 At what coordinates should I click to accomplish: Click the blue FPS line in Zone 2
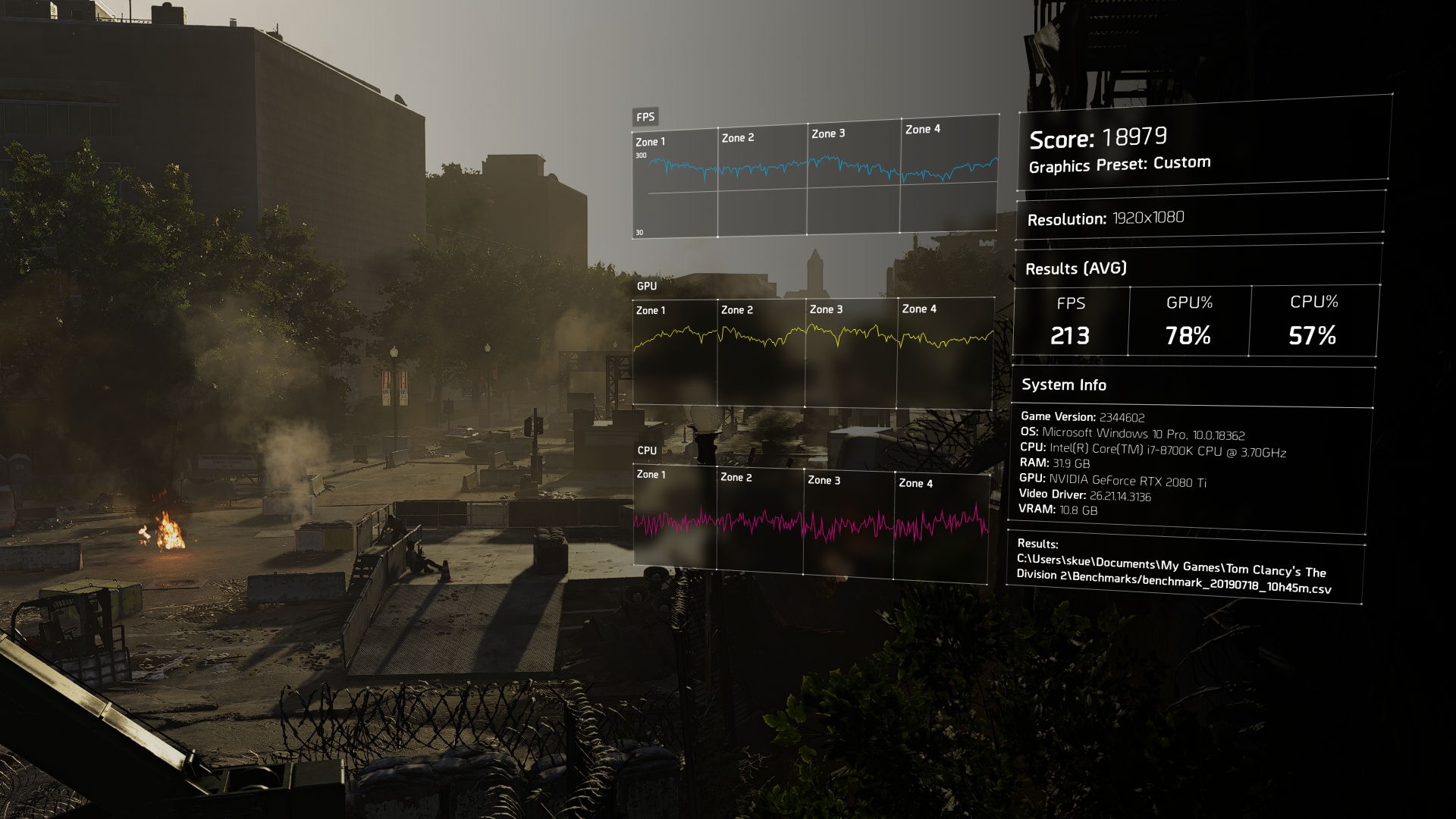pyautogui.click(x=758, y=168)
